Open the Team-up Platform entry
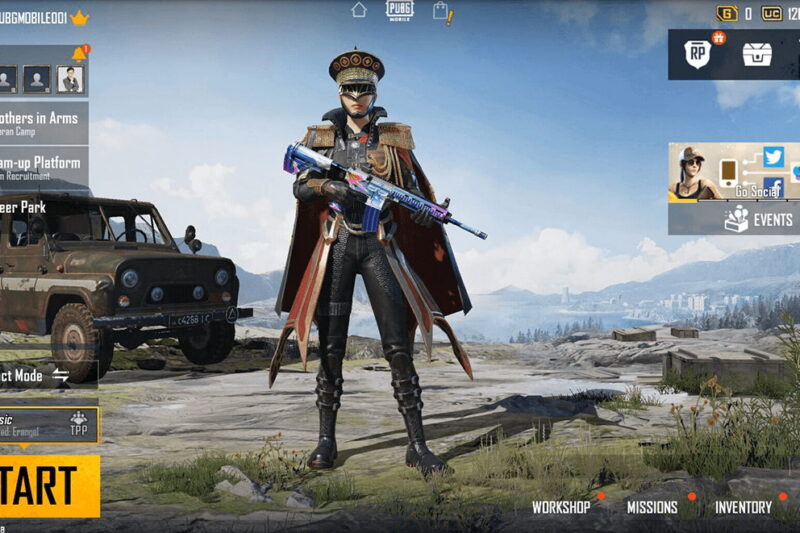800x533 pixels. click(42, 166)
